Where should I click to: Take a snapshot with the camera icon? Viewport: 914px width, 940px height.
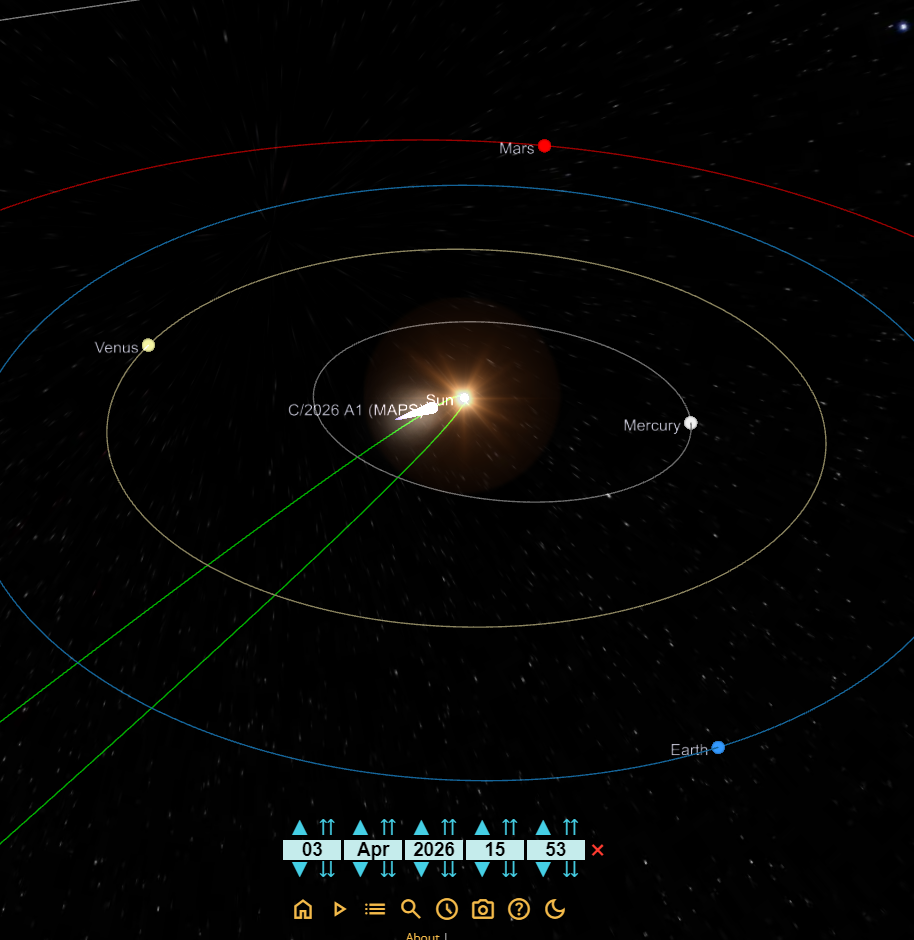(x=483, y=909)
